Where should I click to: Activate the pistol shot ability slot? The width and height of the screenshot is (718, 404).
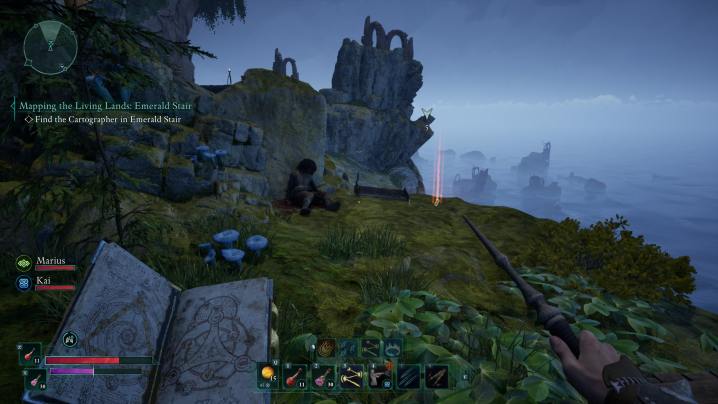[x=381, y=375]
